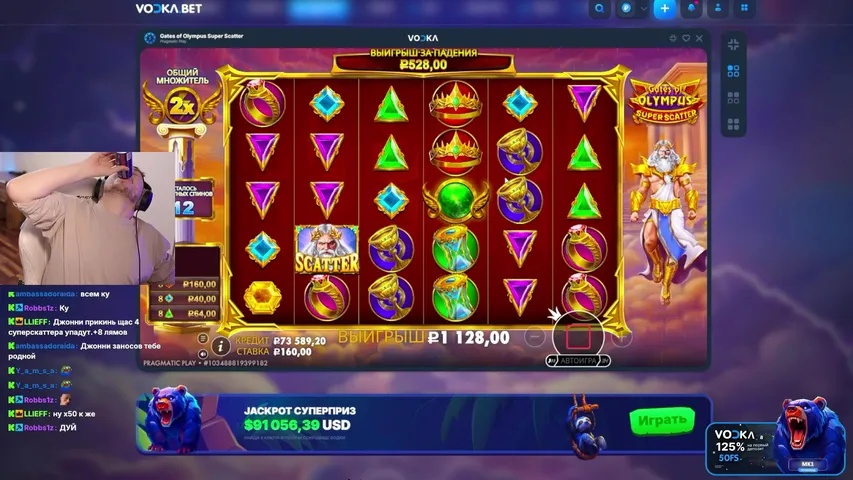Exit fullscreen with the inward arrows icon
Screen dimensions: 853x480
point(733,44)
